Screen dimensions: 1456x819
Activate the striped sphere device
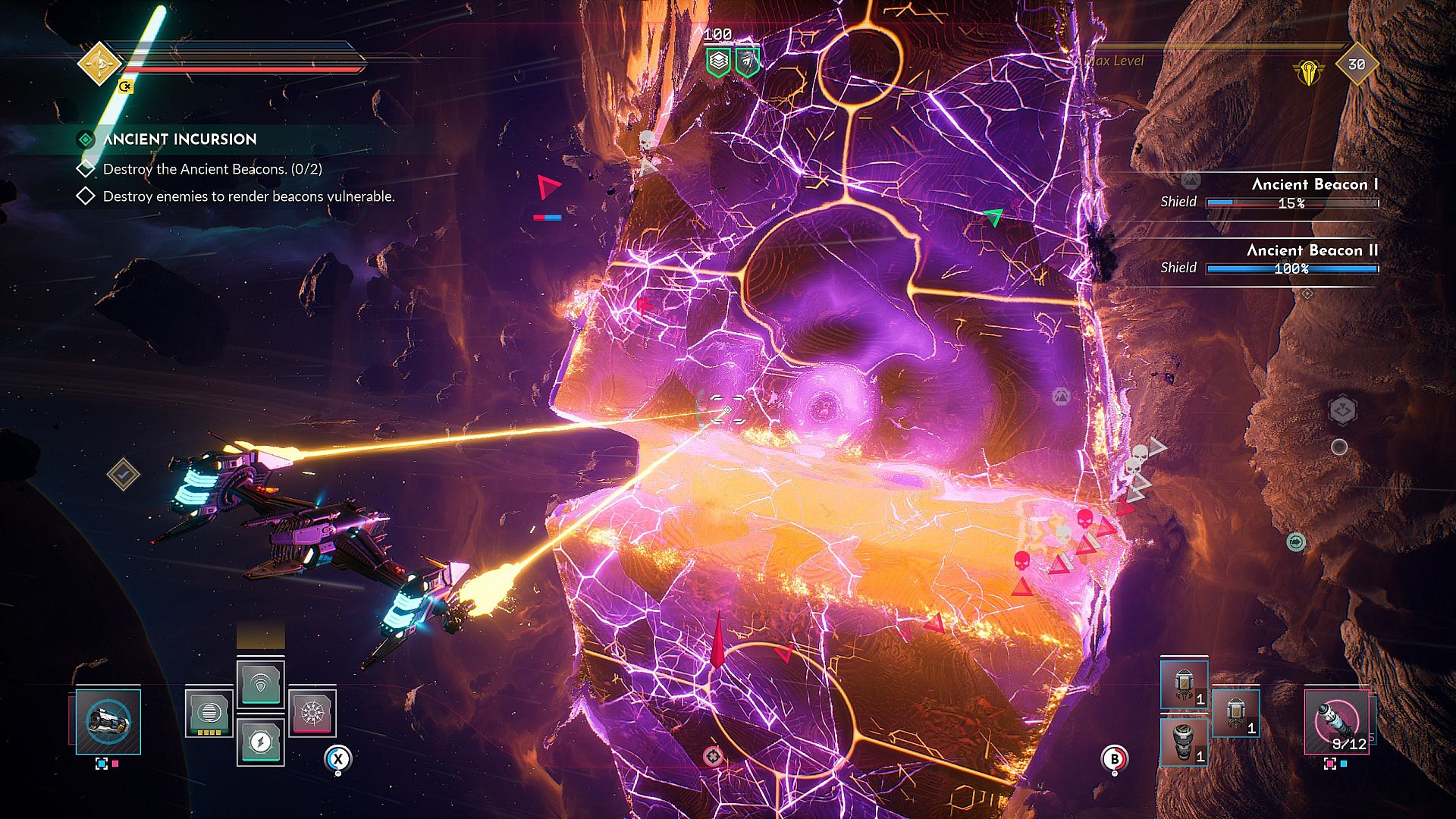pos(209,713)
